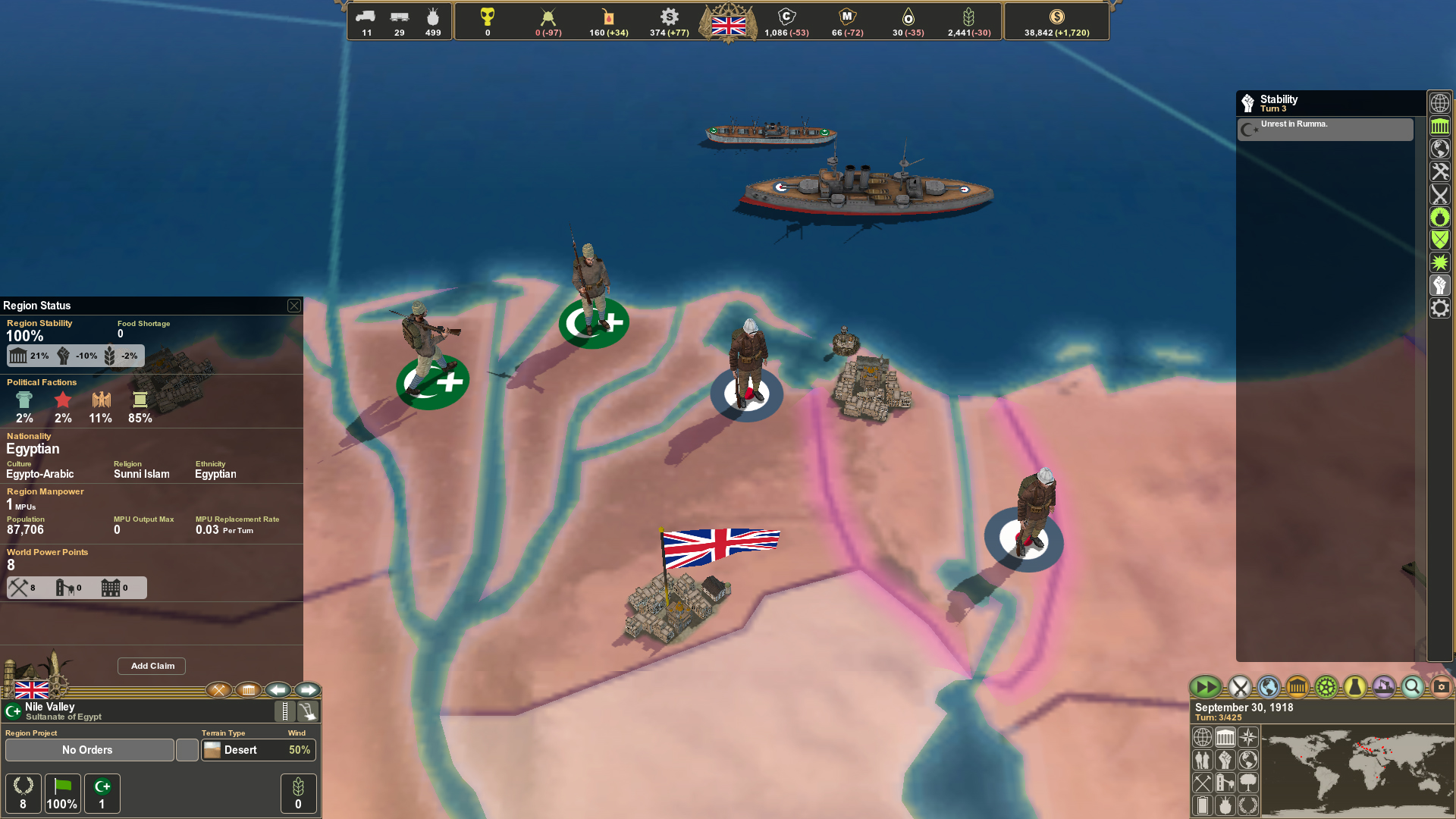Image resolution: width=1456 pixels, height=819 pixels.
Task: Open the crossed-swords military panel
Action: [1241, 687]
